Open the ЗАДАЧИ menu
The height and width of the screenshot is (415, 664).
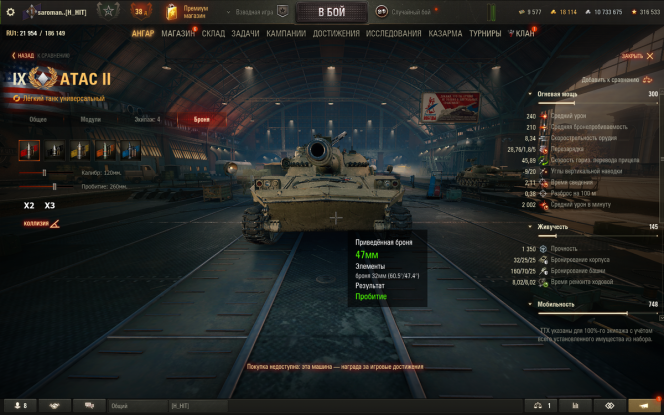[246, 33]
